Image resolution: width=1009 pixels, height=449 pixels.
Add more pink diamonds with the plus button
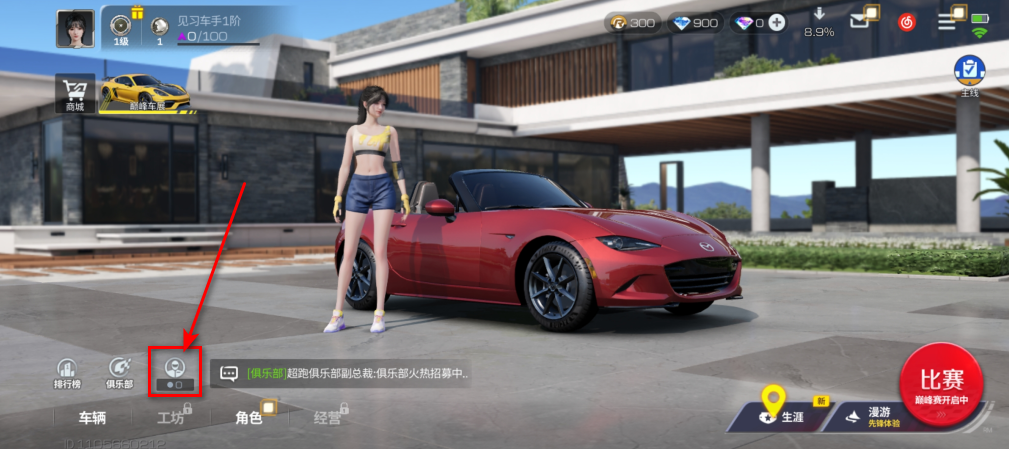pyautogui.click(x=777, y=23)
